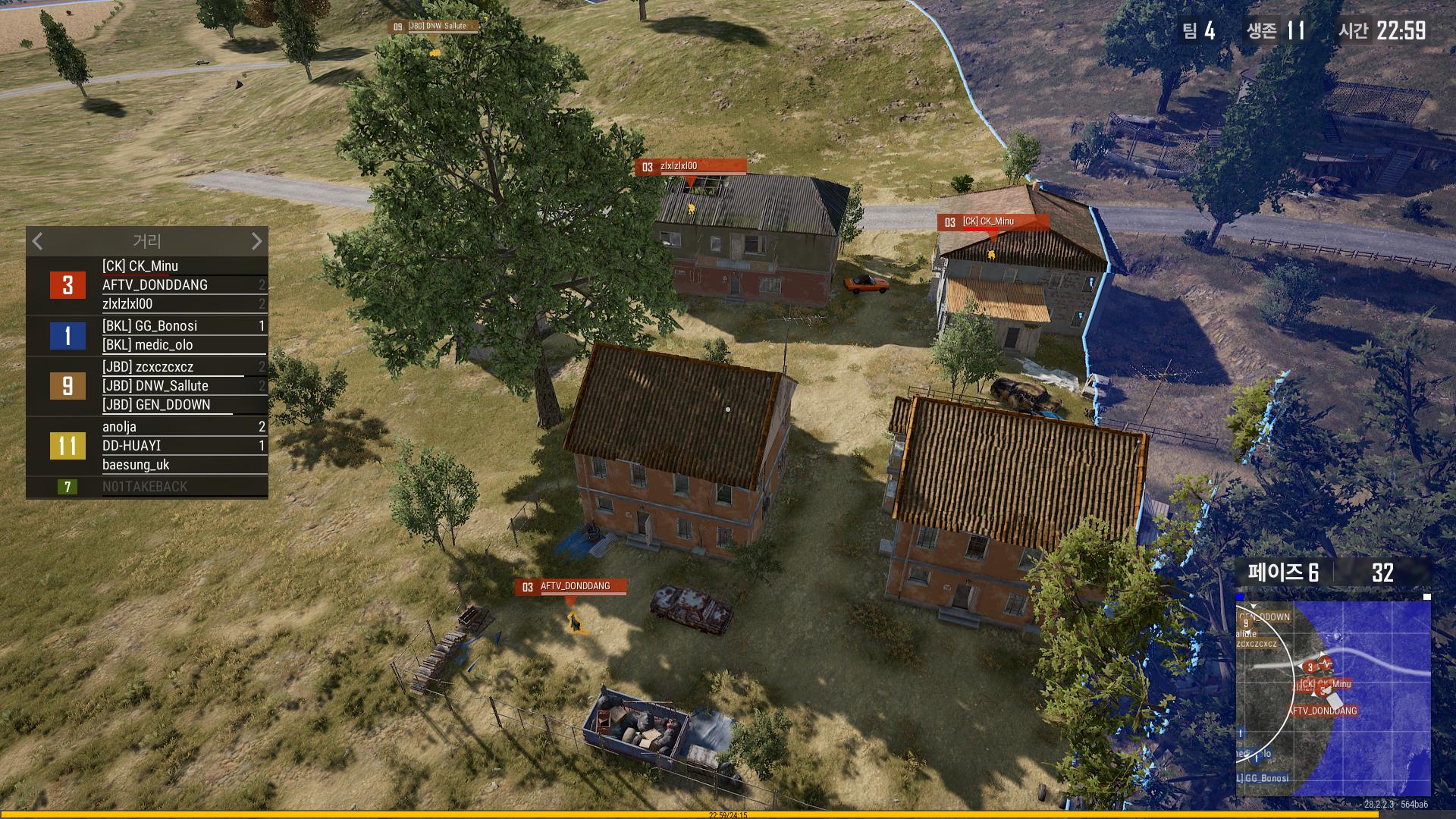The width and height of the screenshot is (1456, 819).
Task: Click the right arrow of the 거리 panel
Action: click(256, 241)
